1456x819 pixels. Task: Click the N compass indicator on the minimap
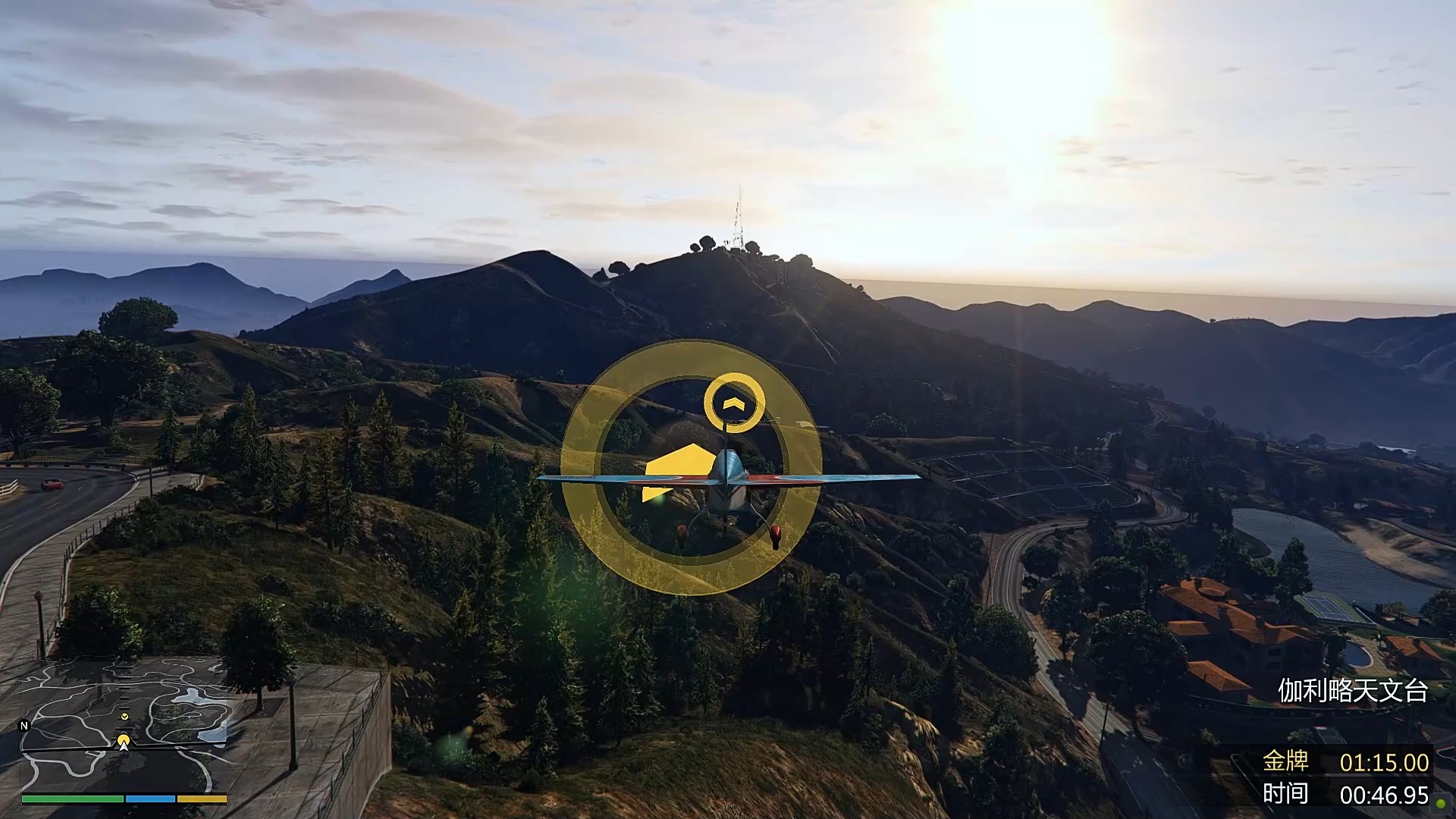tap(24, 726)
